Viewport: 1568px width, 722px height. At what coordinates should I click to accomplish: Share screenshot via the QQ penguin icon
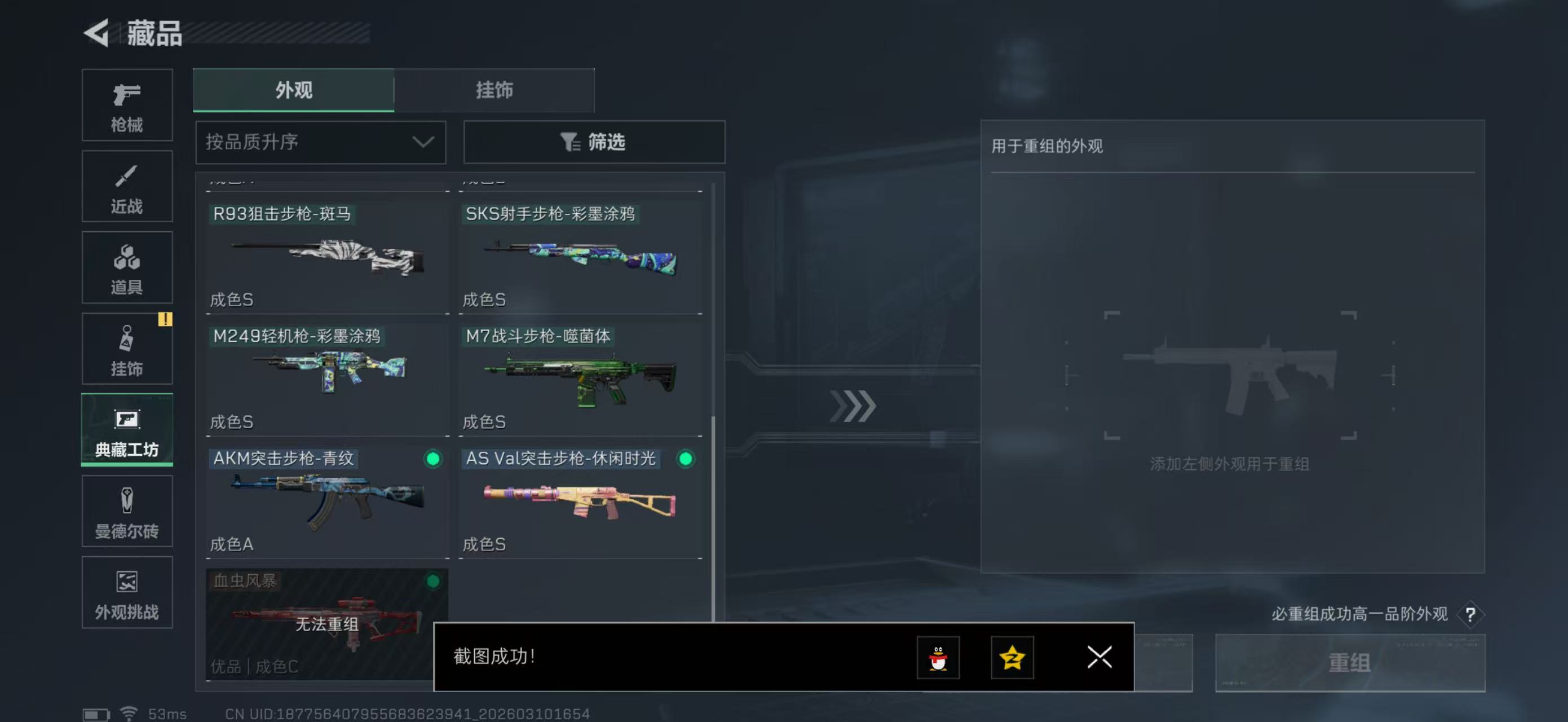938,658
